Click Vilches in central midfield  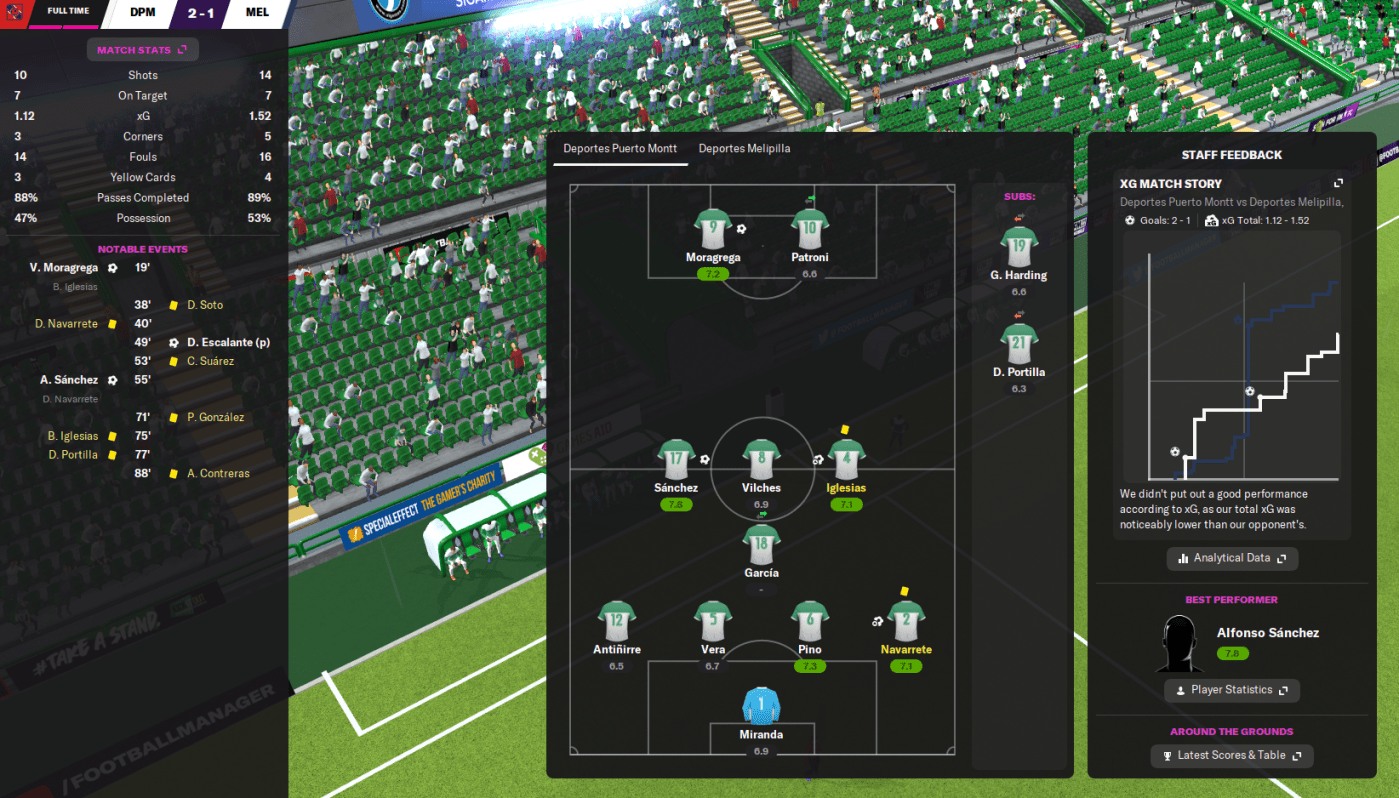coord(761,460)
